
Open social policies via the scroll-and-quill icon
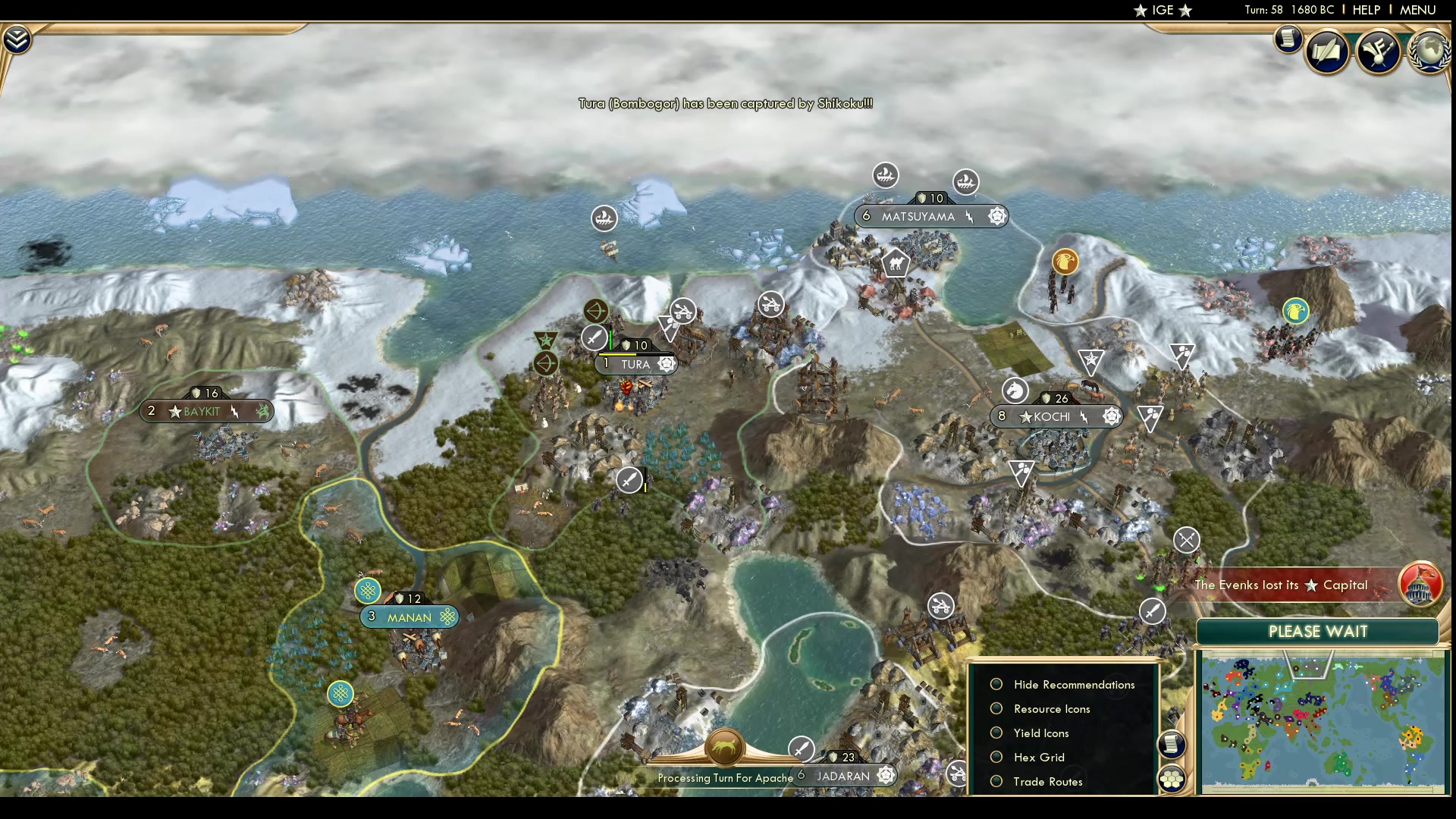point(1328,52)
